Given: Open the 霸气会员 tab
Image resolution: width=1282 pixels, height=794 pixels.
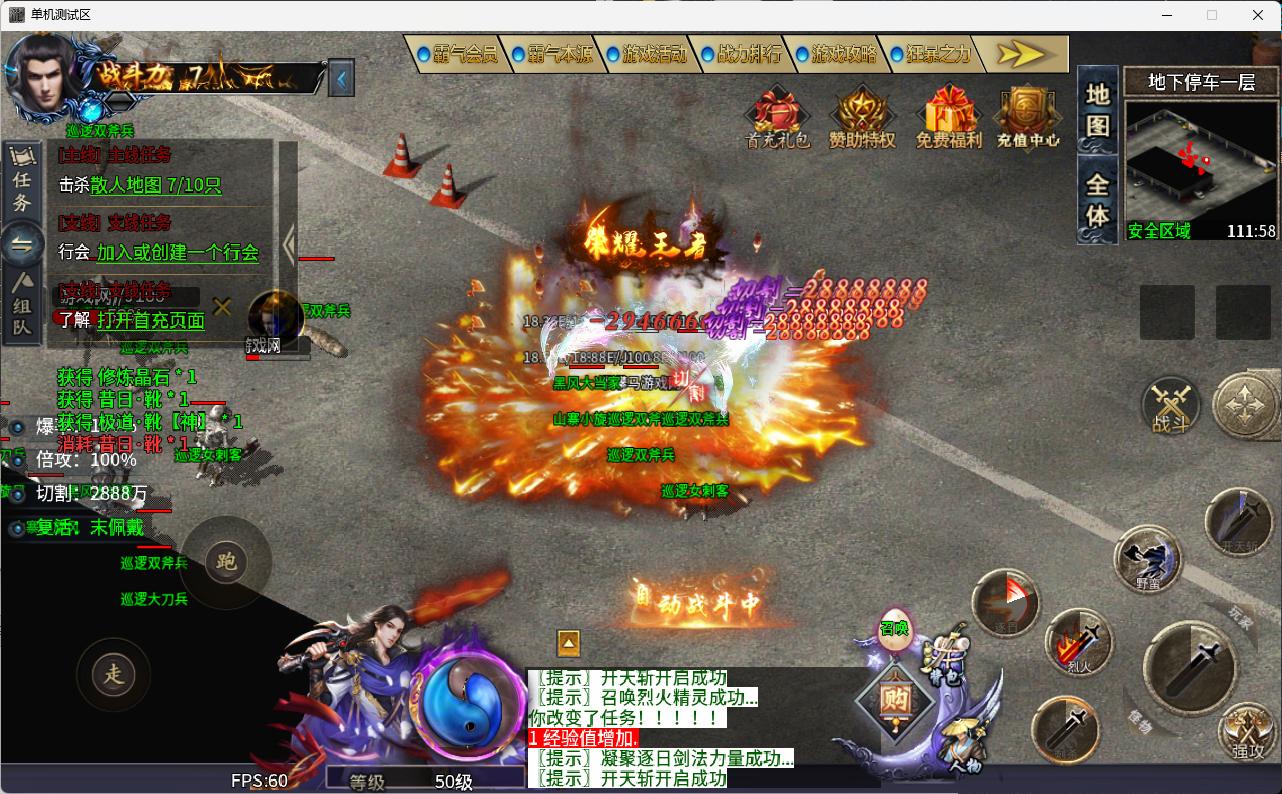Looking at the screenshot, I should (457, 54).
